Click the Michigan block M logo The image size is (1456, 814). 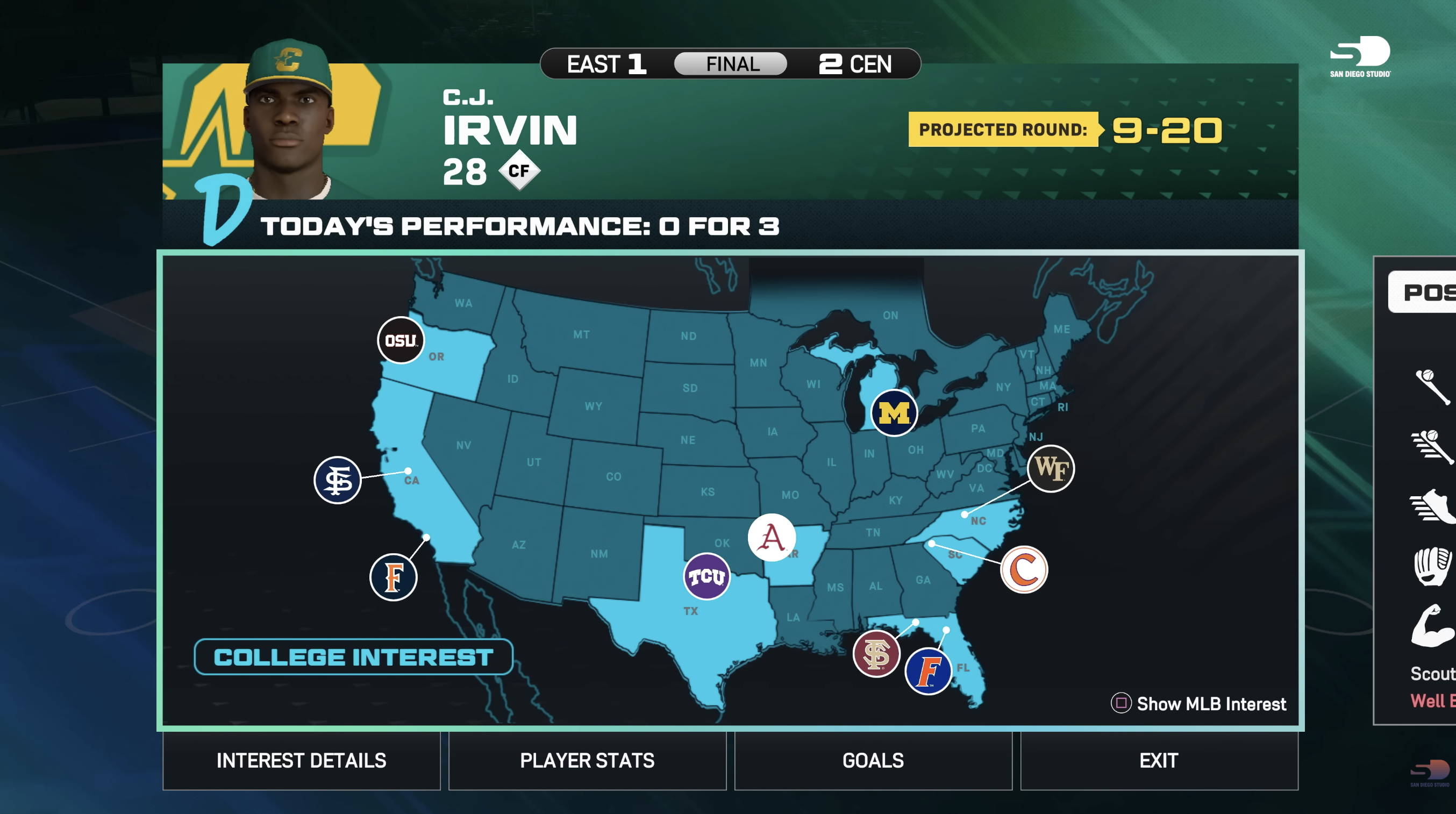pyautogui.click(x=894, y=414)
